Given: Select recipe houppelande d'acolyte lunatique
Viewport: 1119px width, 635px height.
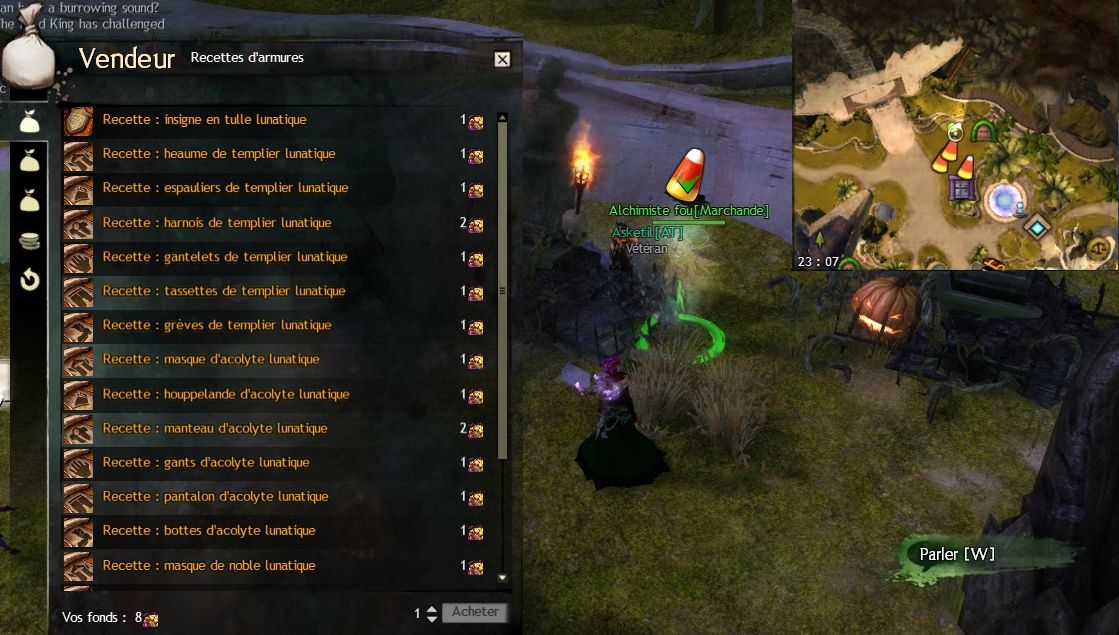Looking at the screenshot, I should coord(226,394).
